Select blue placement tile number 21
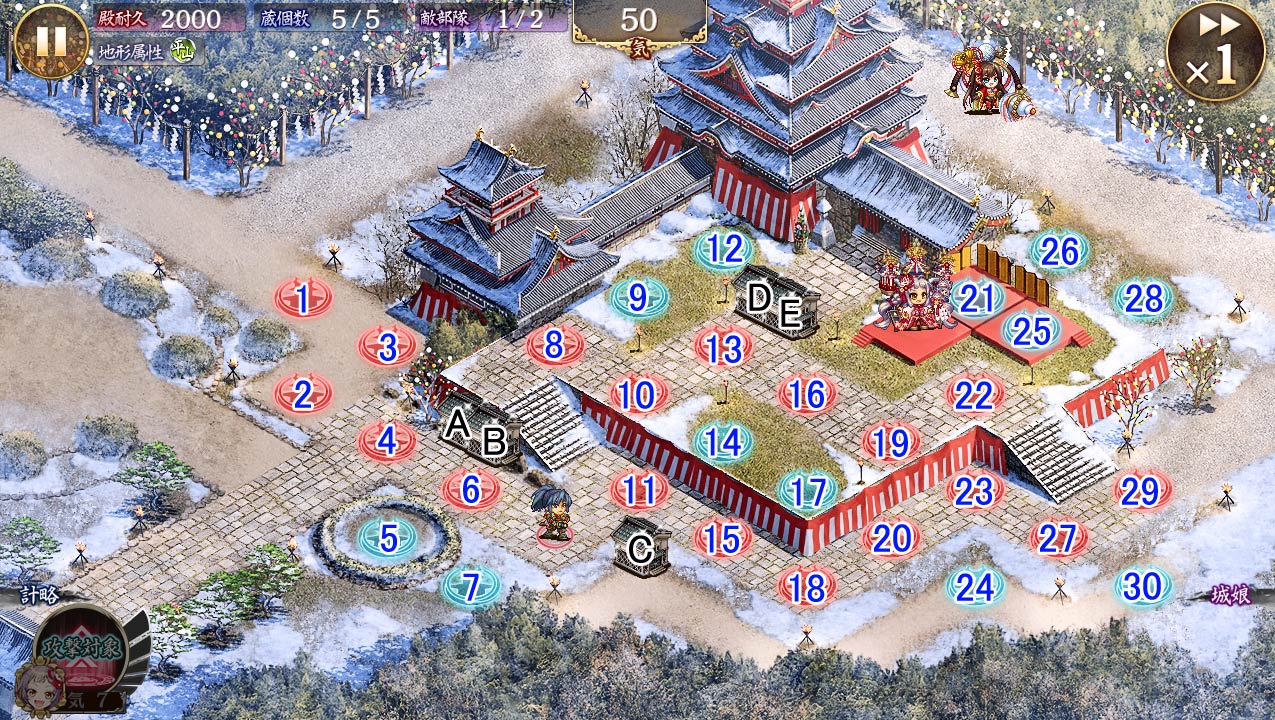Image resolution: width=1275 pixels, height=720 pixels. coord(976,297)
